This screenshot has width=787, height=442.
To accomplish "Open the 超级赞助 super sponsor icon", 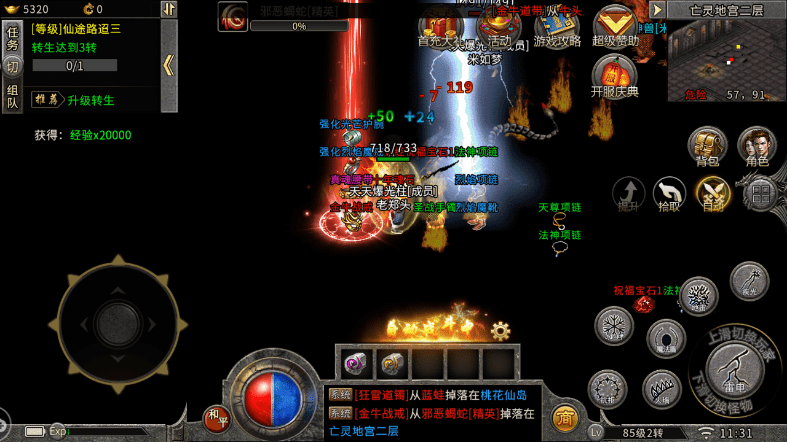I will point(615,25).
